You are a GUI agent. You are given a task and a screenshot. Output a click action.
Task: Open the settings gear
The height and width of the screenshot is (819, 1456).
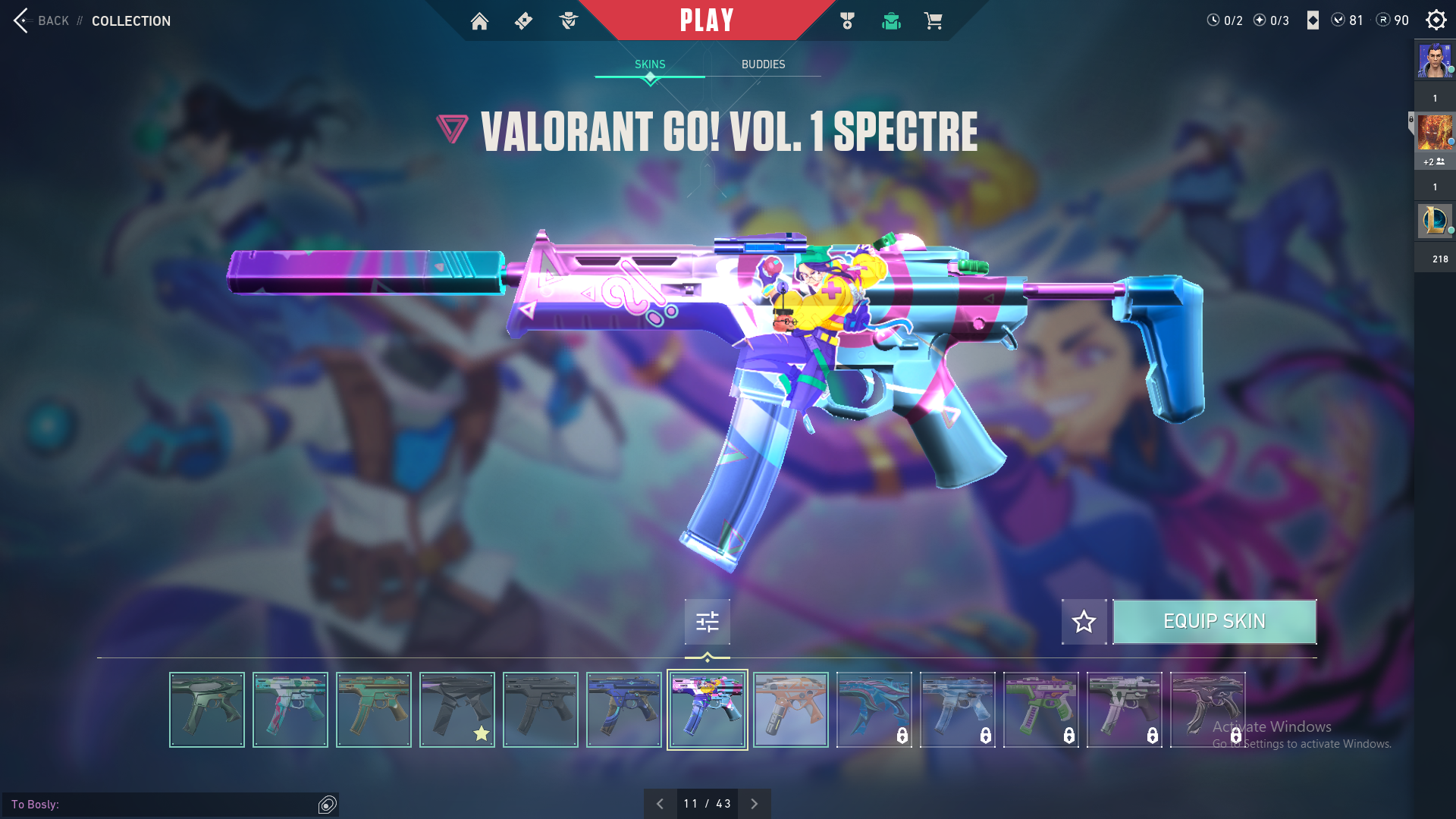coord(1436,20)
